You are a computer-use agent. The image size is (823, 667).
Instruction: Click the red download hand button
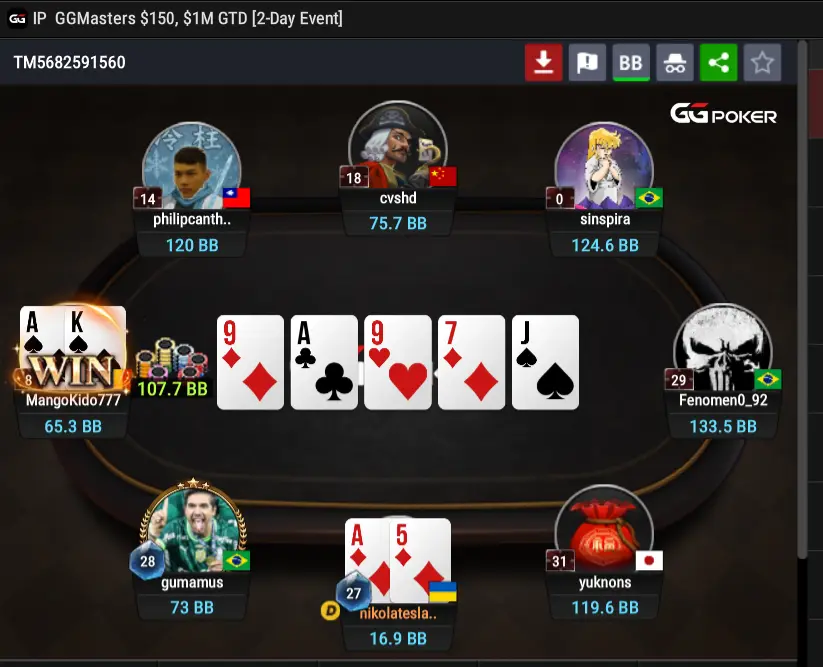click(x=543, y=63)
